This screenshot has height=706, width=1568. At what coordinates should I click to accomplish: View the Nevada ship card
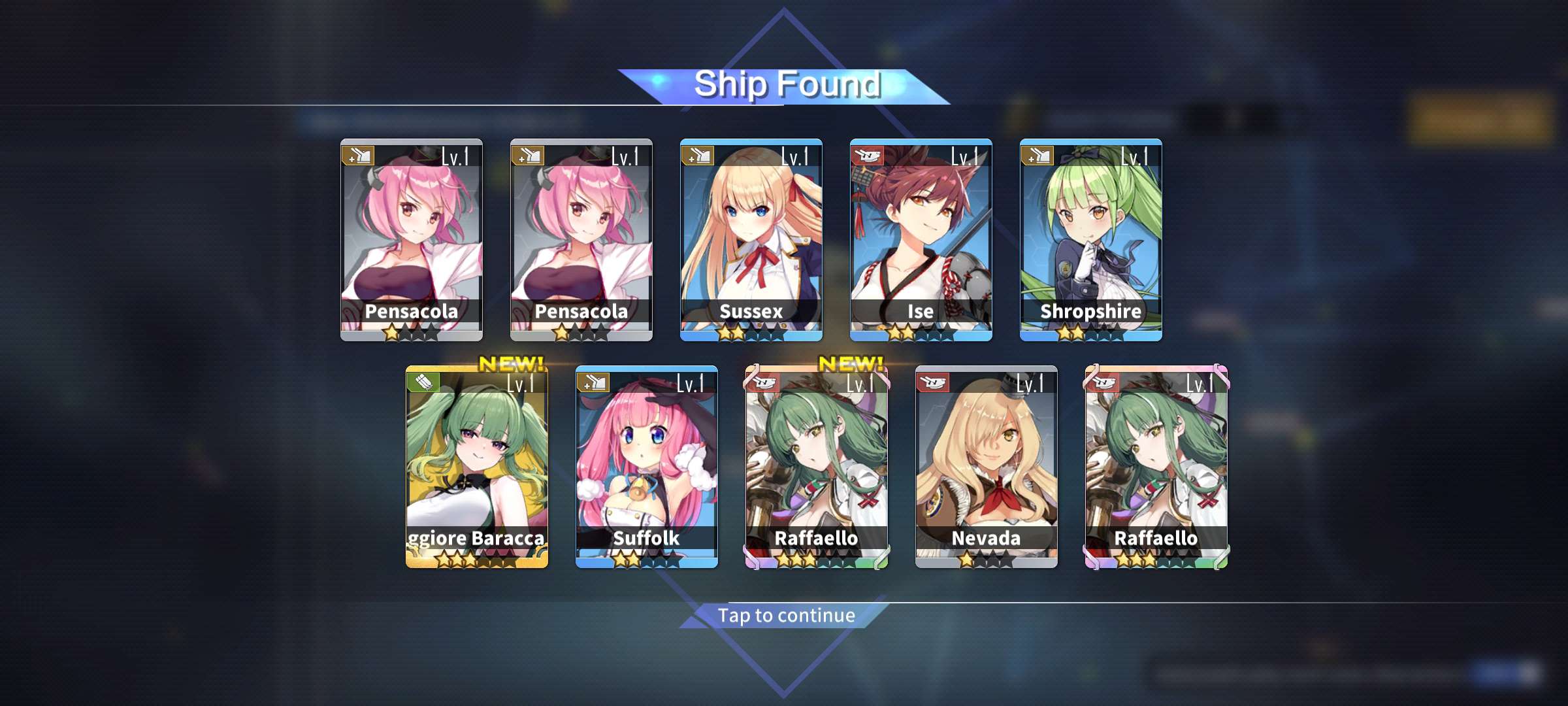point(986,466)
